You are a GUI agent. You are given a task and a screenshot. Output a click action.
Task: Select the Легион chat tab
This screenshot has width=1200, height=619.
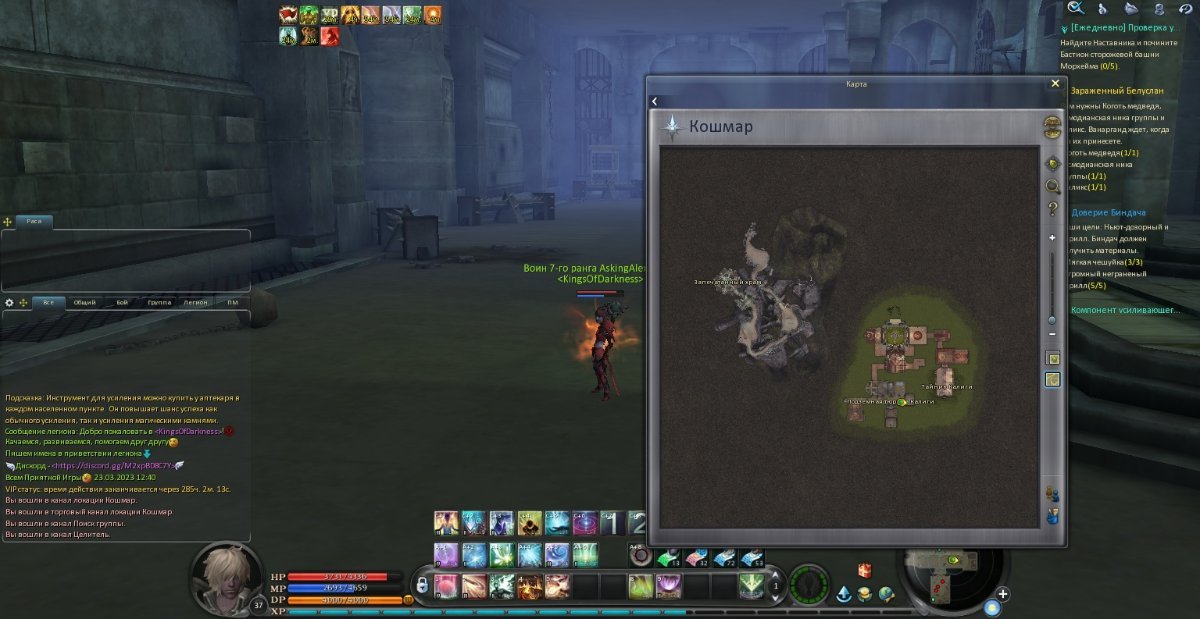(x=196, y=302)
